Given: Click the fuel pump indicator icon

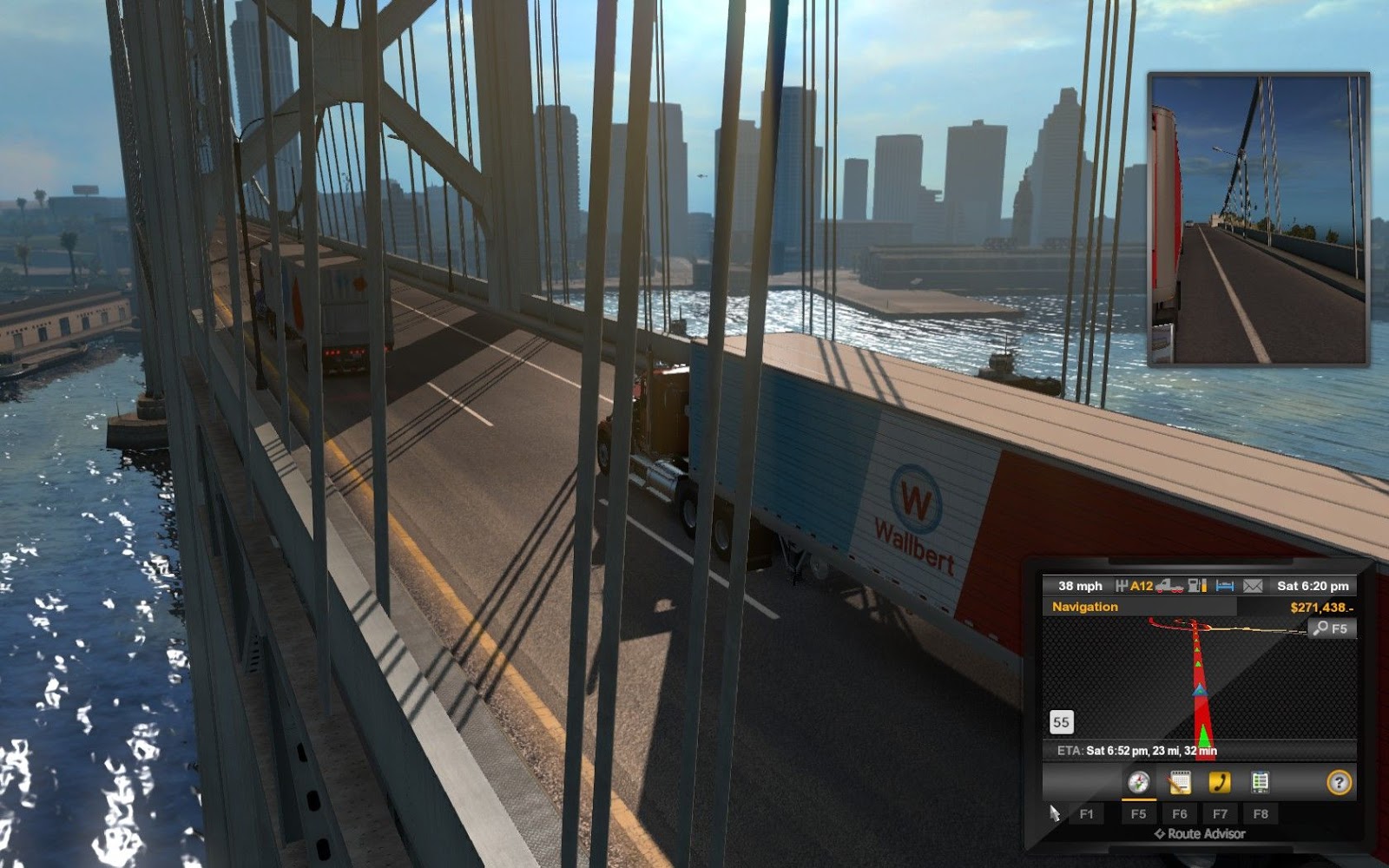Looking at the screenshot, I should tap(1197, 586).
